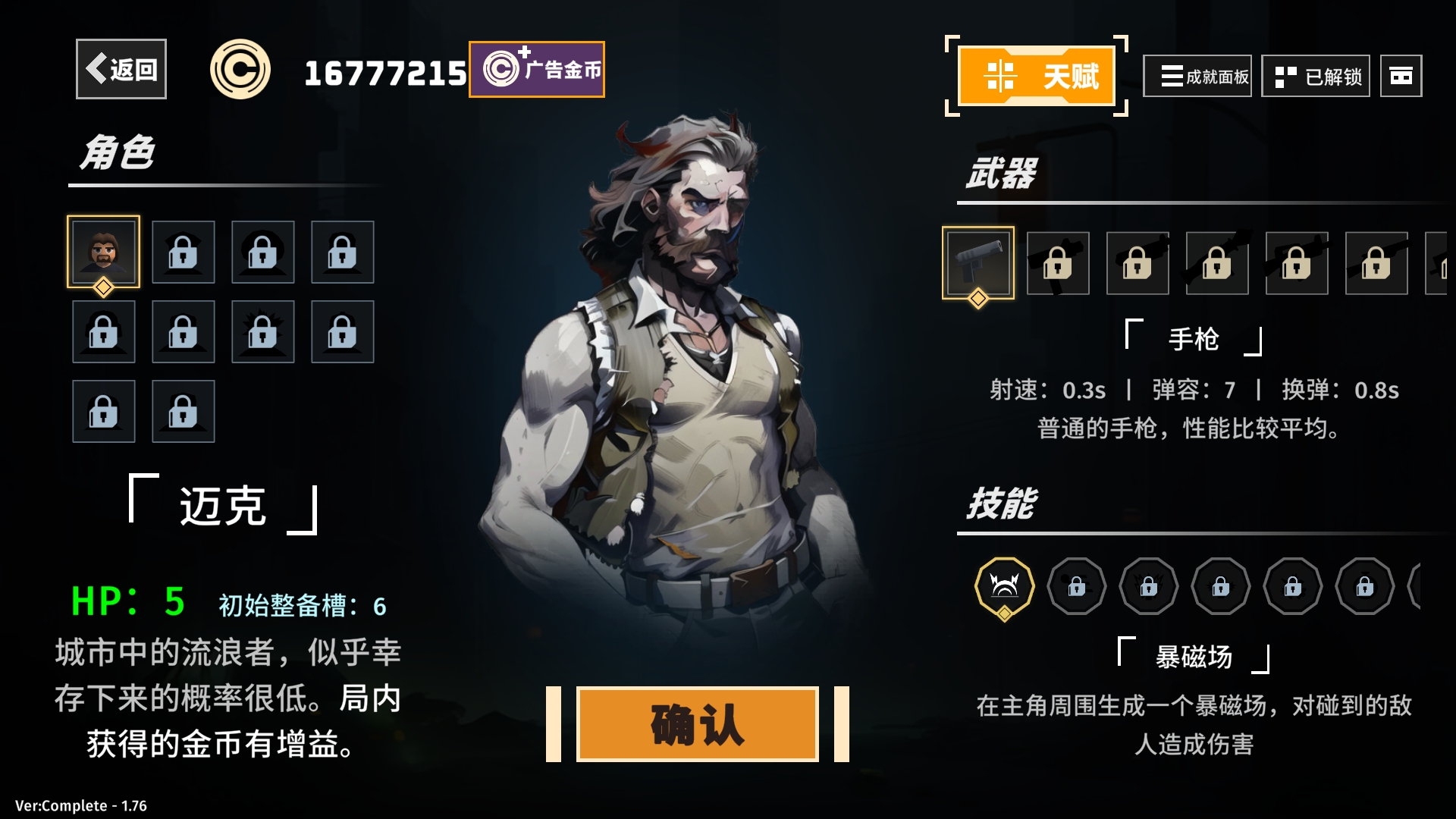
Task: Select the 暴磁场 skill icon
Action: coord(1006,586)
